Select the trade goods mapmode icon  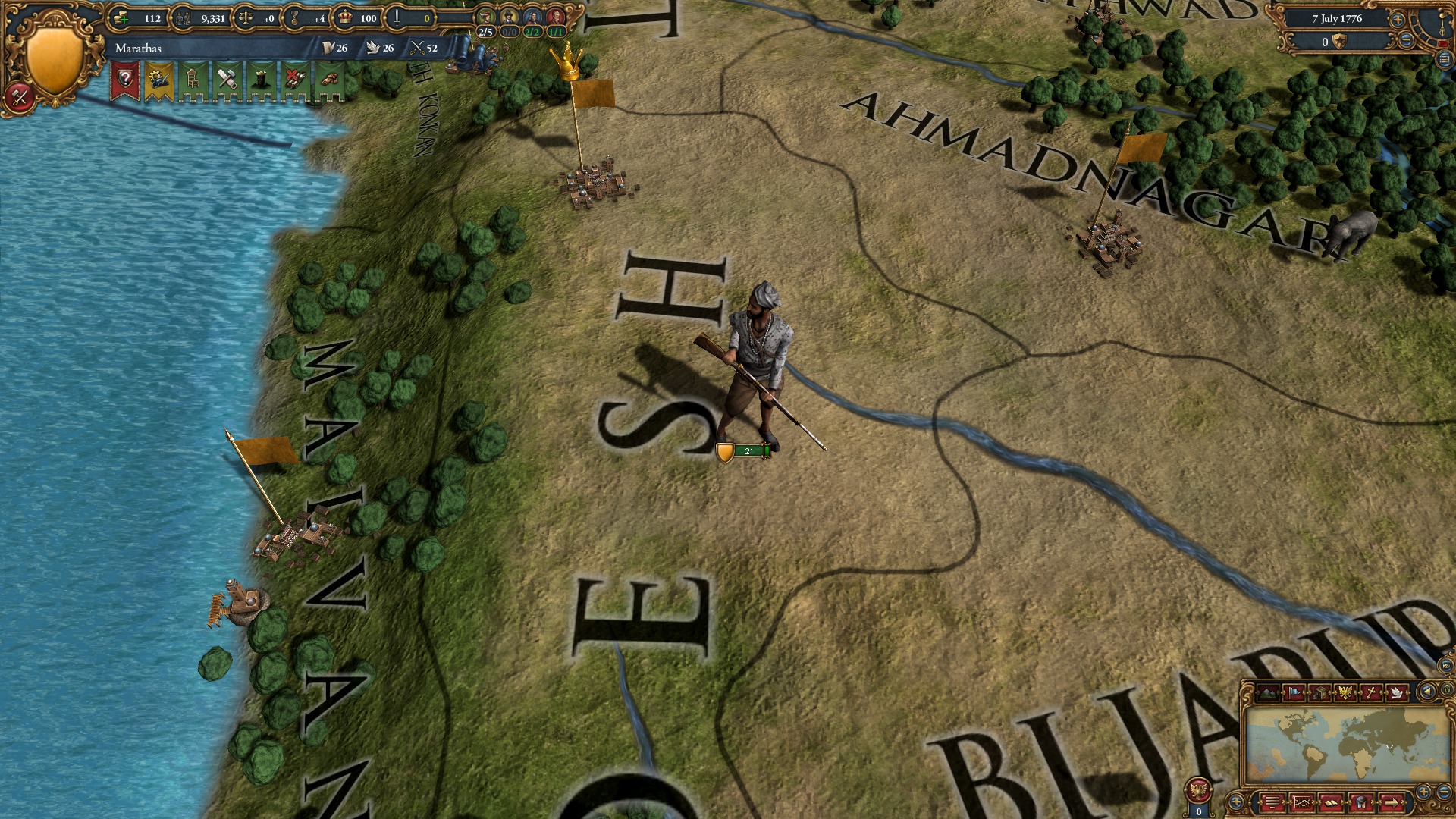[1320, 692]
